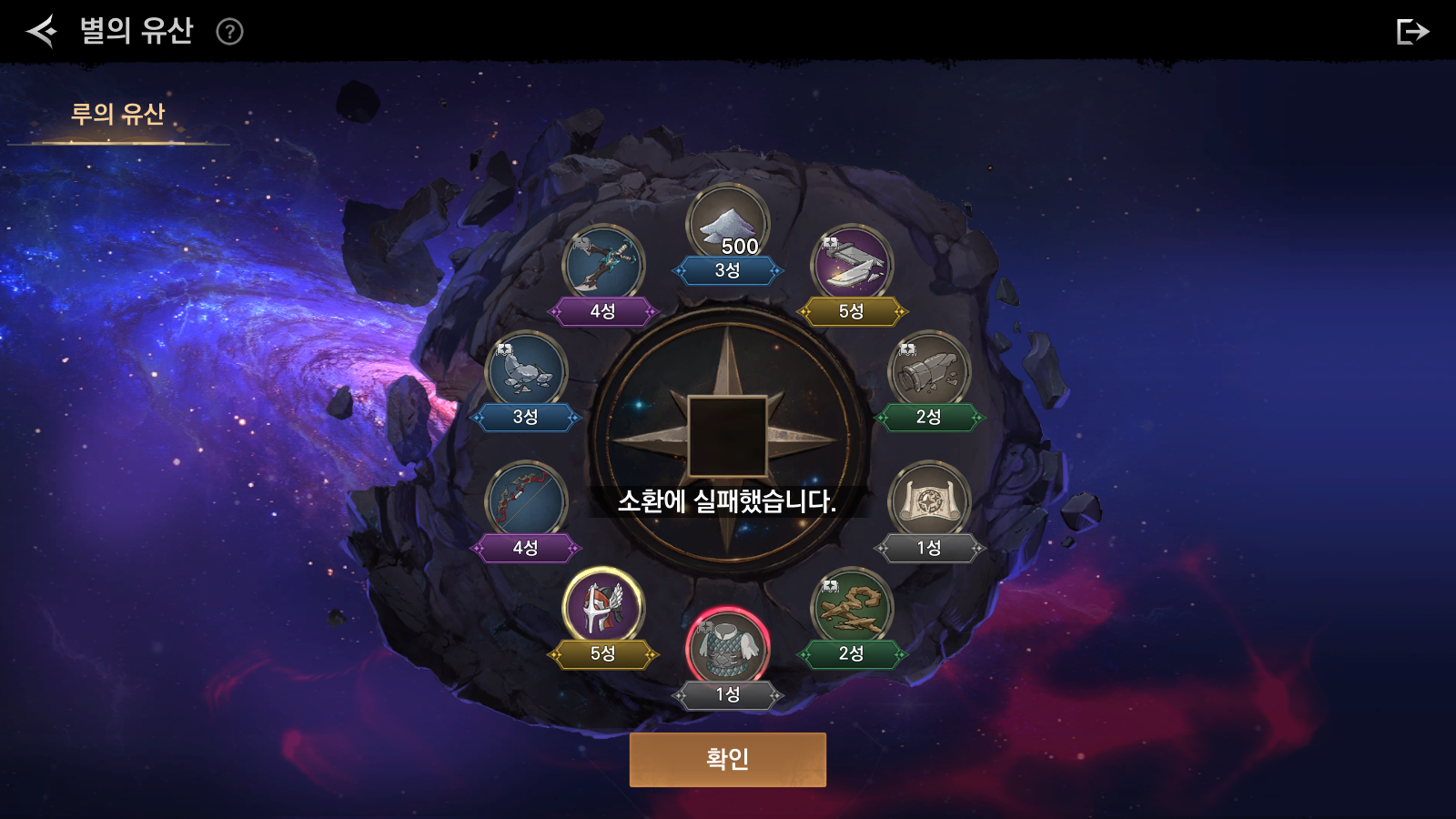Select the 1성 winged armor reward

click(727, 648)
